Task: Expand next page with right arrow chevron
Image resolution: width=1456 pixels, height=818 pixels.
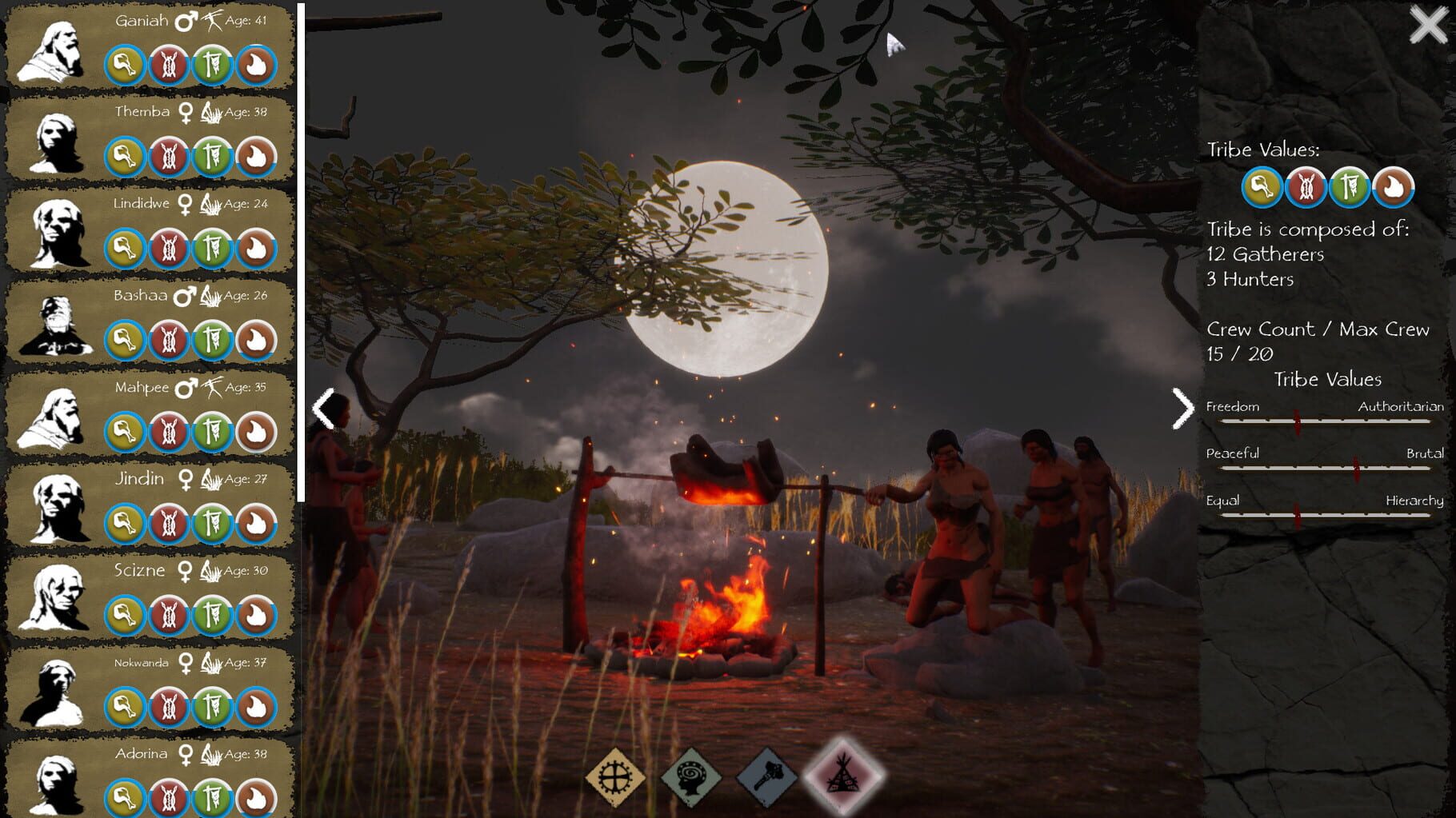Action: coord(1182,408)
